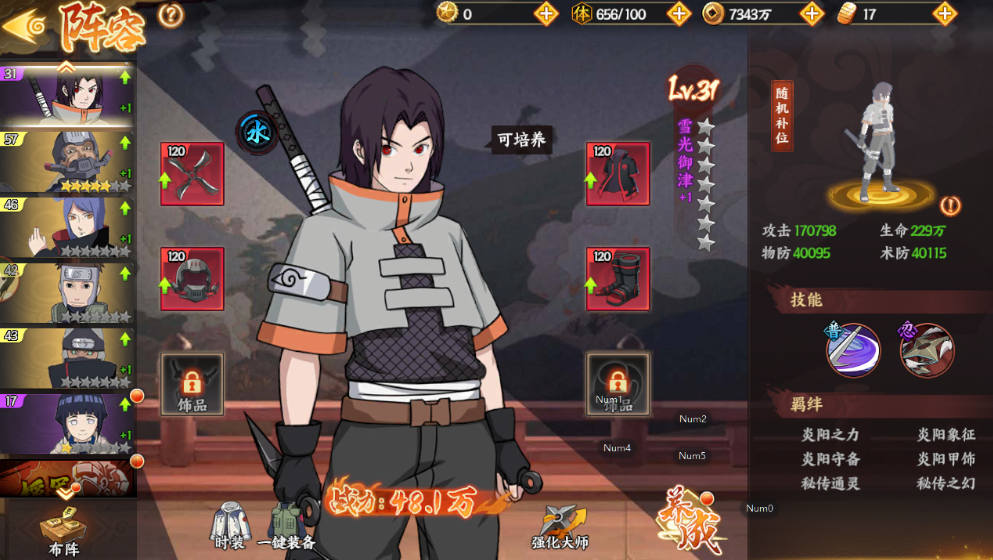Select the sandal boots equipment slot
Image resolution: width=993 pixels, height=560 pixels.
617,279
